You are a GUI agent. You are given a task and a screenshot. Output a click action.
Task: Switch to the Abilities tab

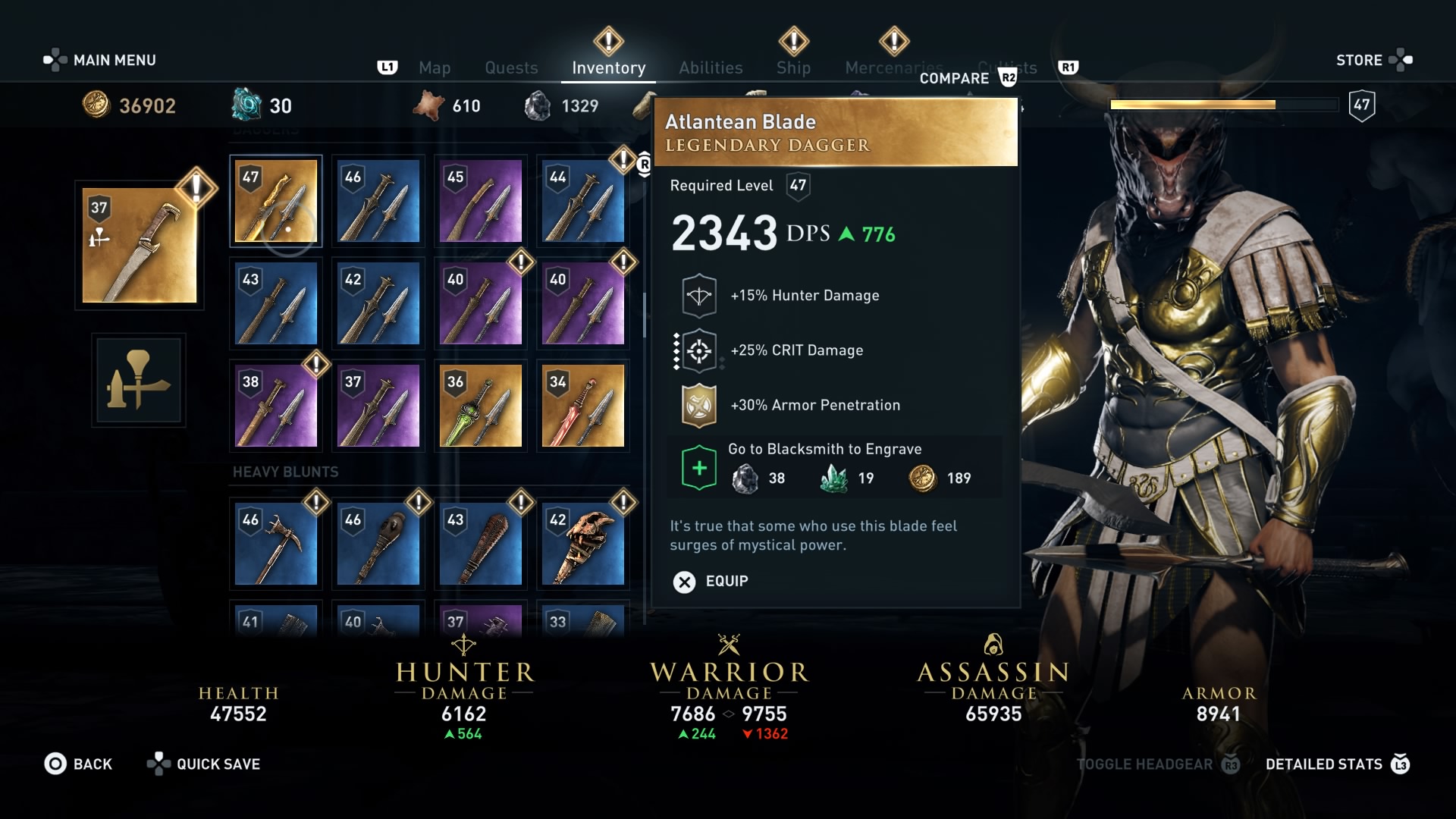(711, 67)
